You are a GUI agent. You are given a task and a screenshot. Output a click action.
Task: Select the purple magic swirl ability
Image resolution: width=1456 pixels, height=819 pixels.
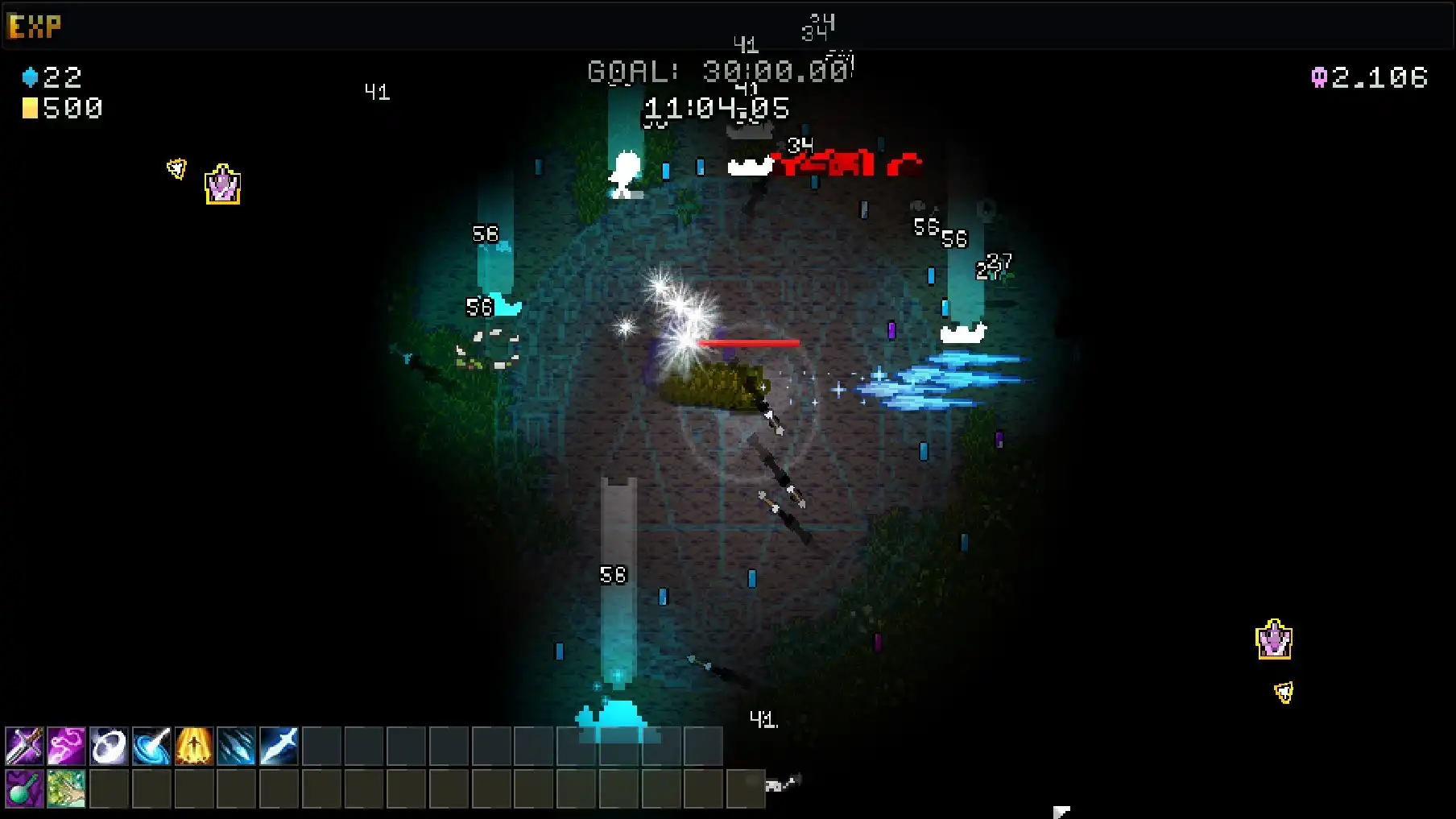click(68, 747)
